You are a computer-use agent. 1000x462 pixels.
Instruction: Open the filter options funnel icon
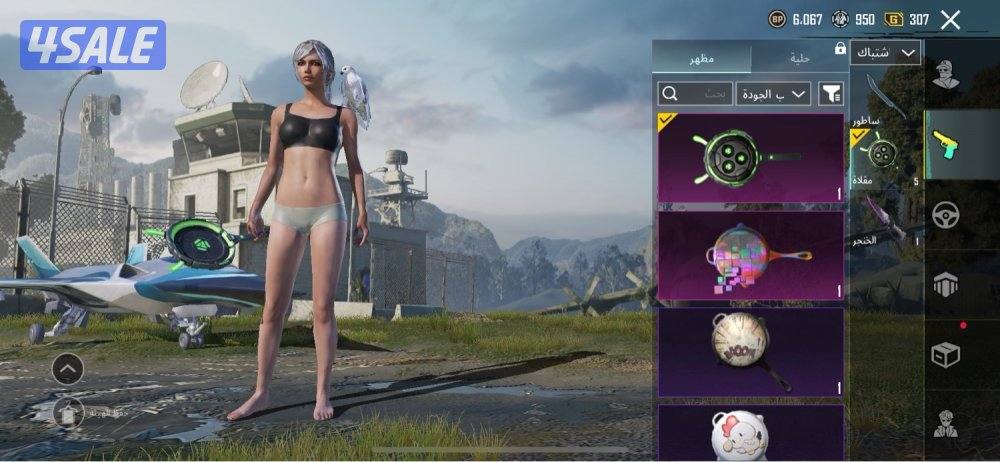point(831,94)
